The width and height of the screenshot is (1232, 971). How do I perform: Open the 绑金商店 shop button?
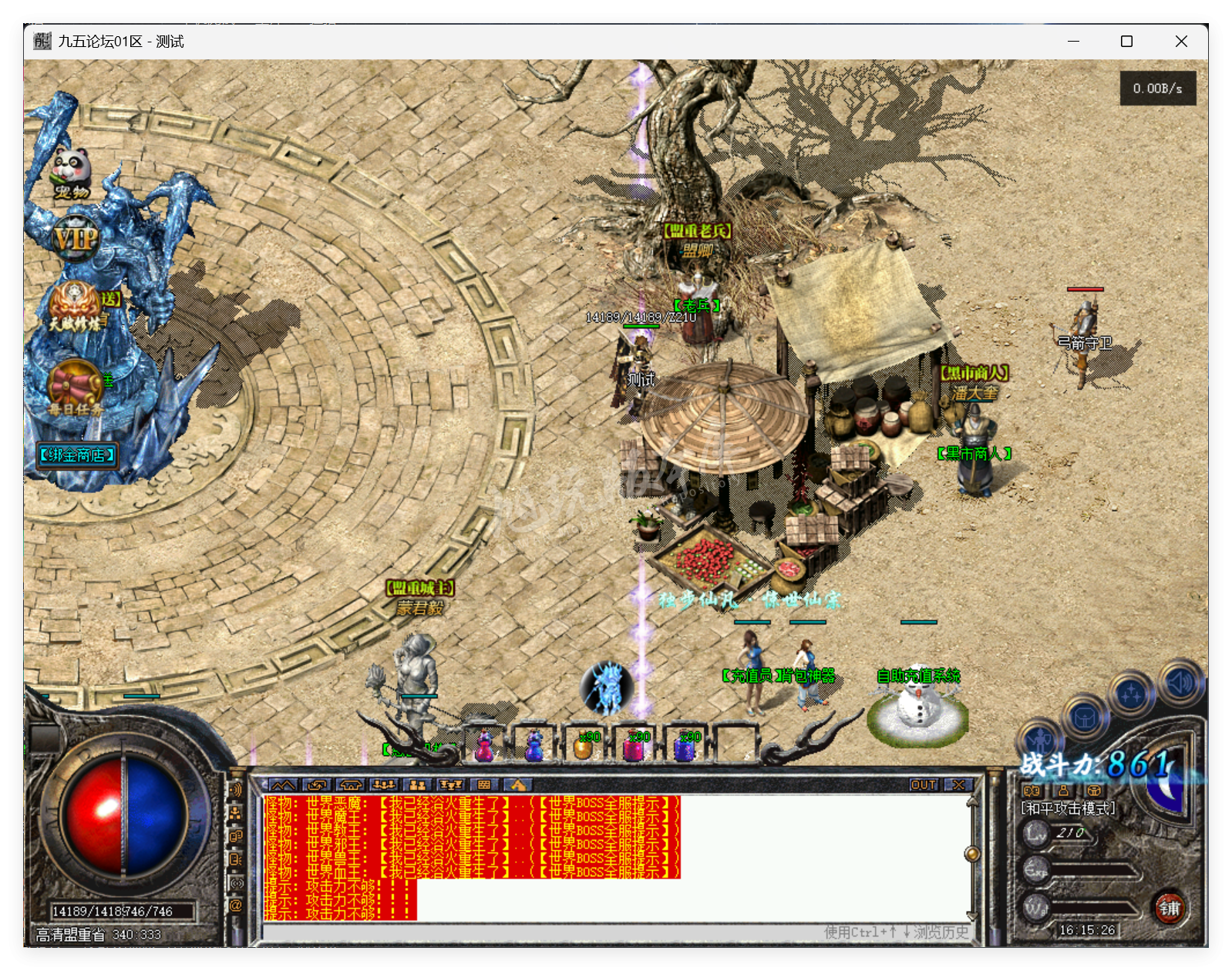click(x=77, y=455)
